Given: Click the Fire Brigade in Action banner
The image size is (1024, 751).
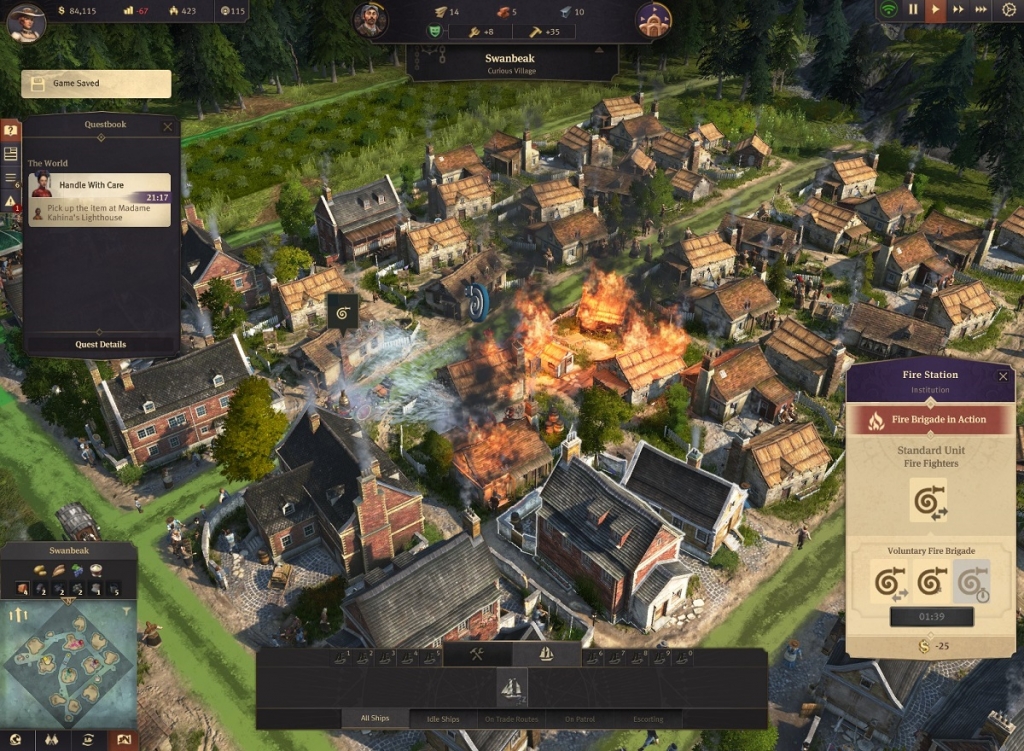Looking at the screenshot, I should pos(930,420).
